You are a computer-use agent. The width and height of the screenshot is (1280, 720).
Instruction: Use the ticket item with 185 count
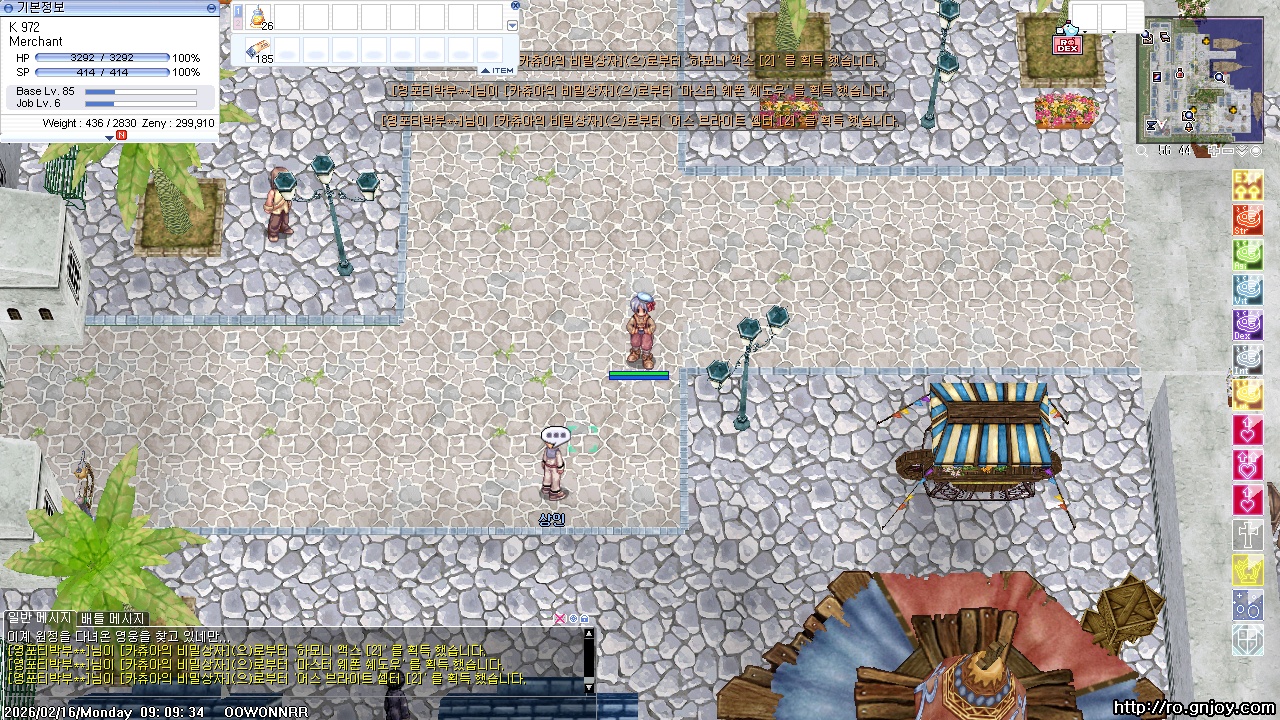pyautogui.click(x=258, y=50)
